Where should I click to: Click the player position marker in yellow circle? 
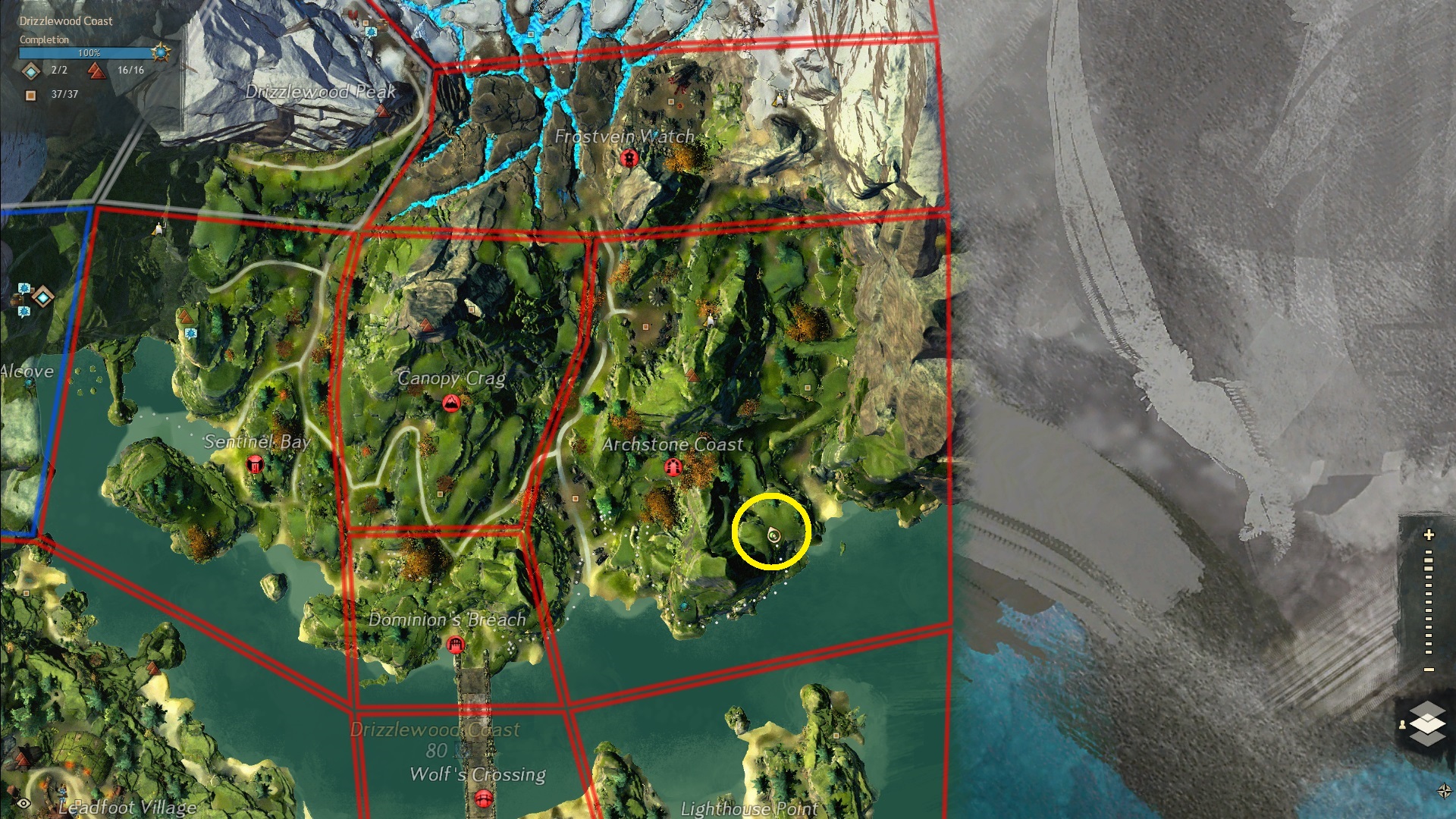coord(773,535)
